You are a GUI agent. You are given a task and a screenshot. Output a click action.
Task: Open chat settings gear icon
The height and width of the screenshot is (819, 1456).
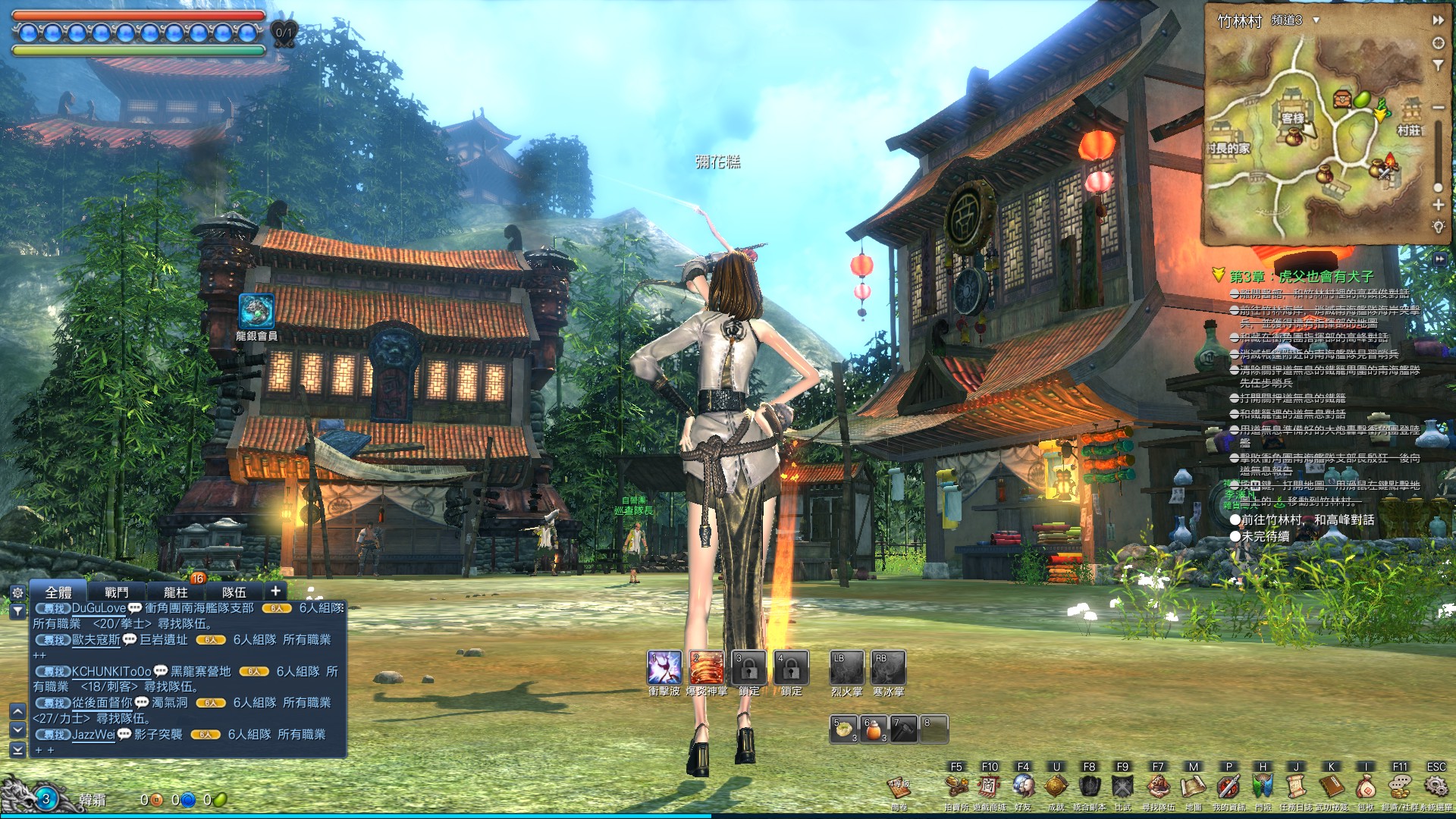(17, 592)
